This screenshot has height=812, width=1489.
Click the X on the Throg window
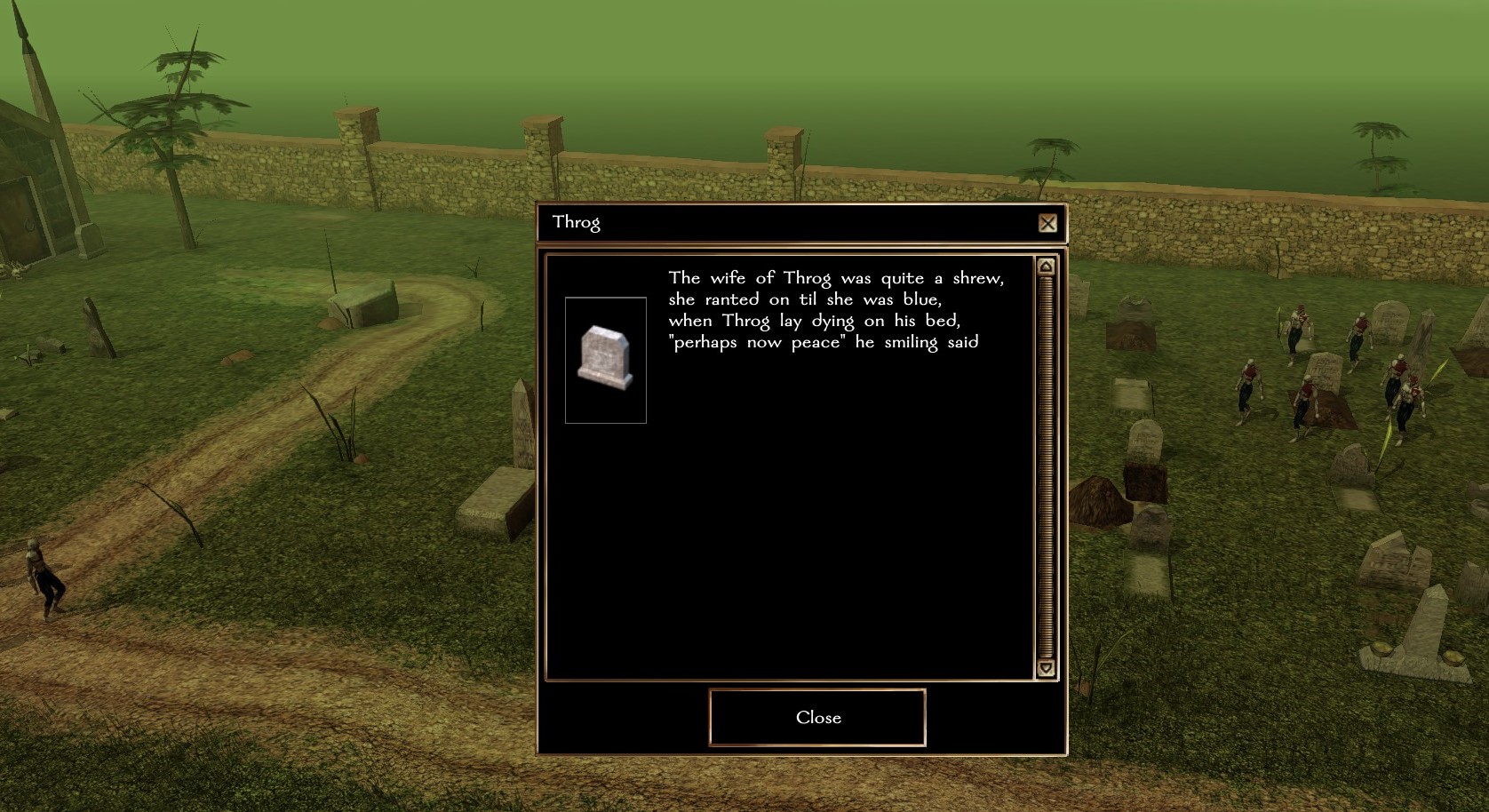[x=1047, y=223]
